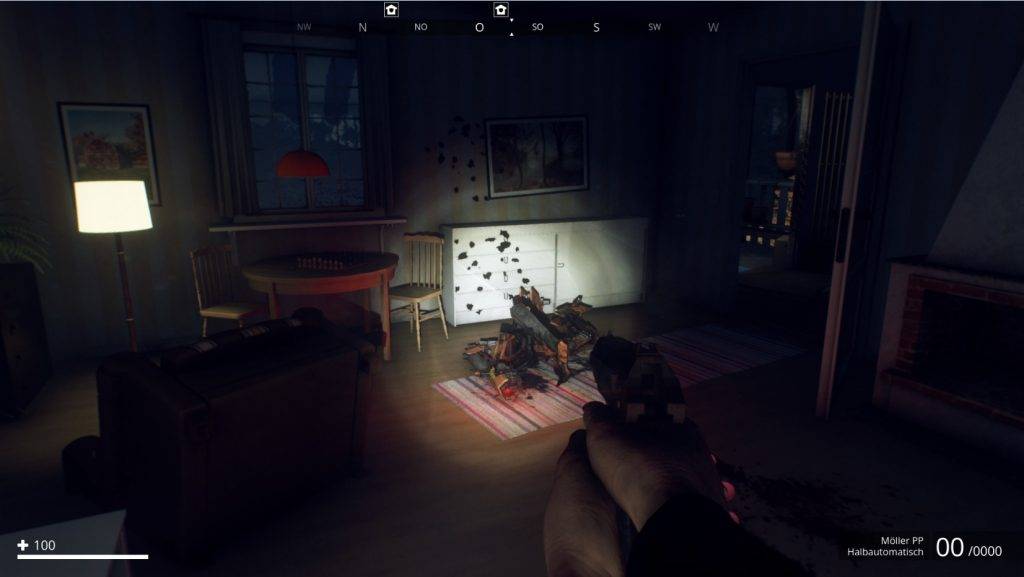Select the house marker above compass O

[x=501, y=9]
